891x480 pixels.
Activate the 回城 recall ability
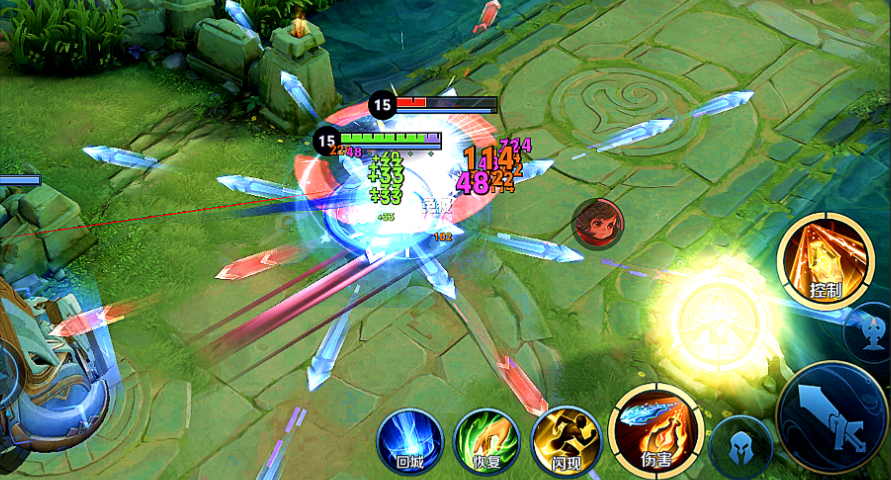(410, 440)
